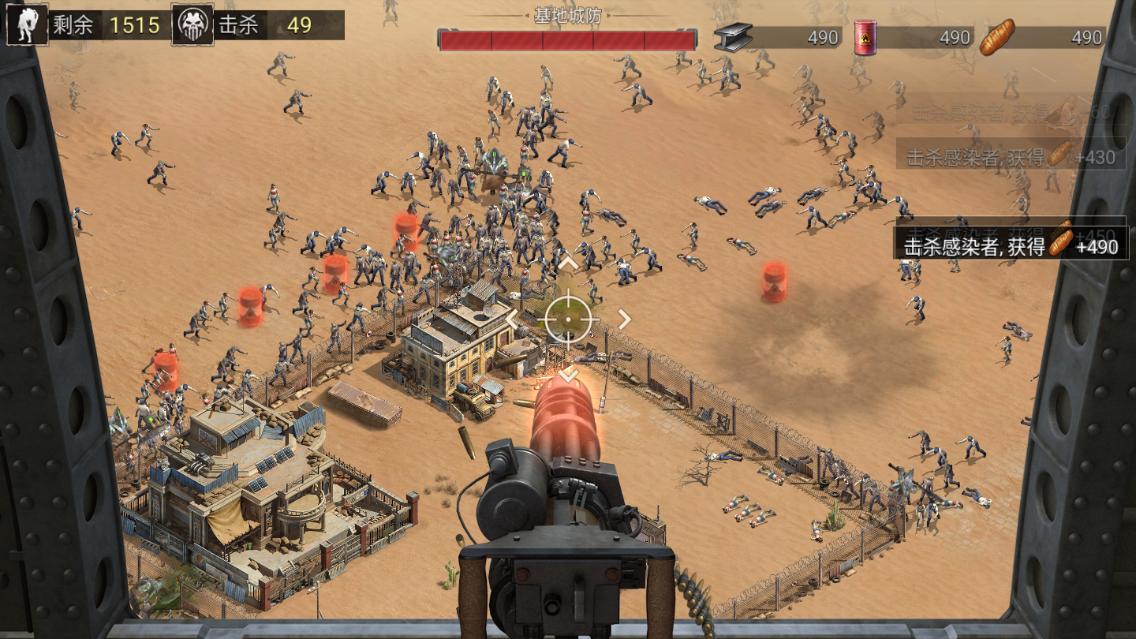
Task: Tap the skull kill counter icon
Action: (x=192, y=25)
